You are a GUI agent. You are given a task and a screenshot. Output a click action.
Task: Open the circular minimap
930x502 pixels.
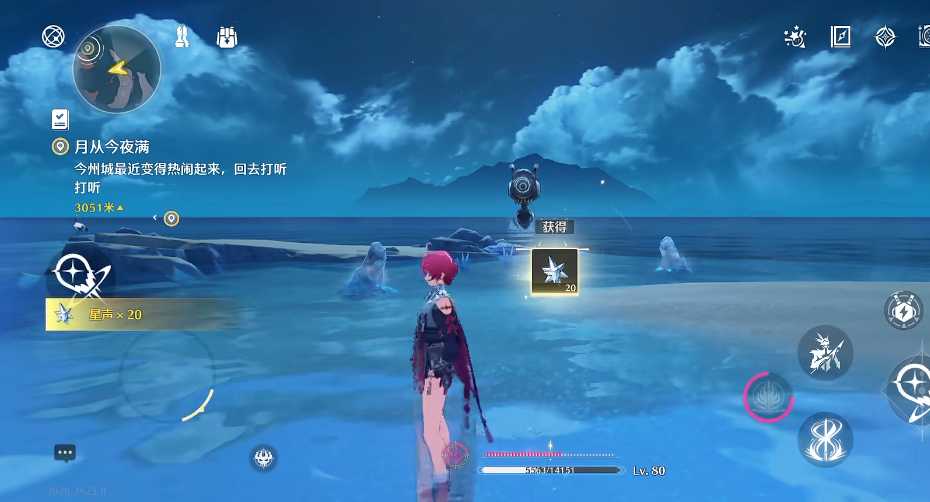[117, 69]
